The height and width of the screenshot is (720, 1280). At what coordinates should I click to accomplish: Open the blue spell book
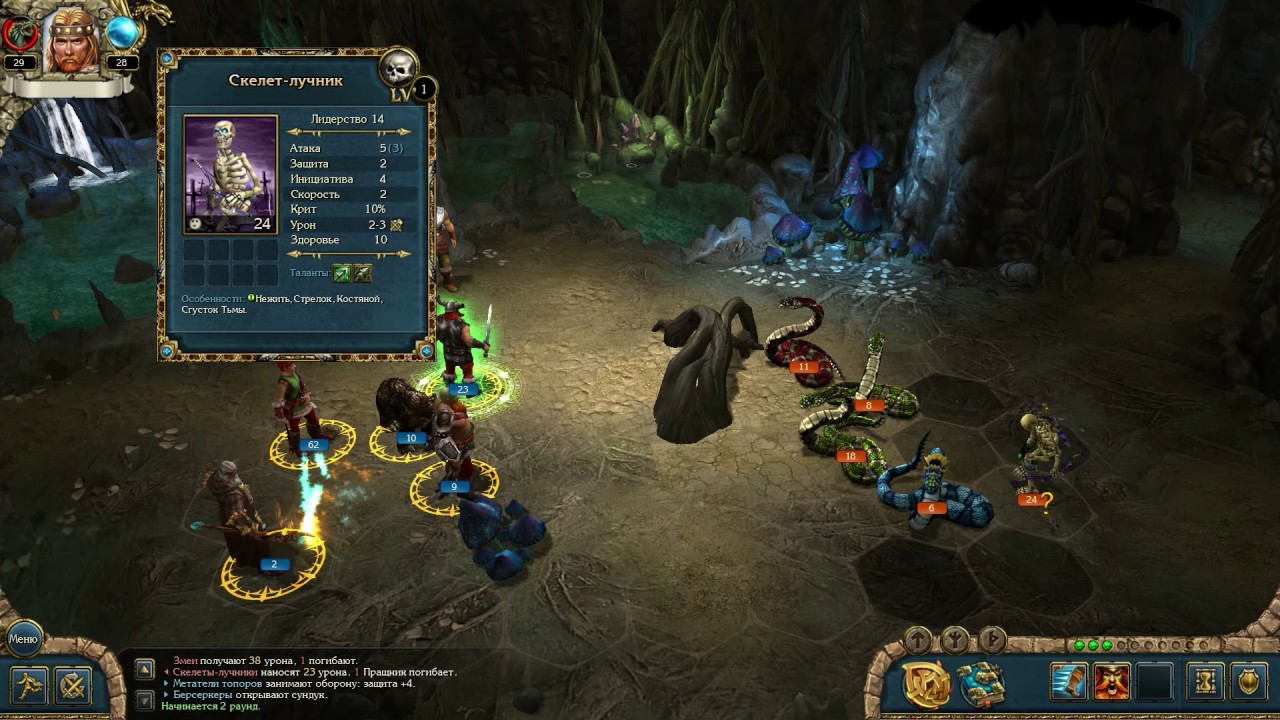pyautogui.click(x=982, y=684)
